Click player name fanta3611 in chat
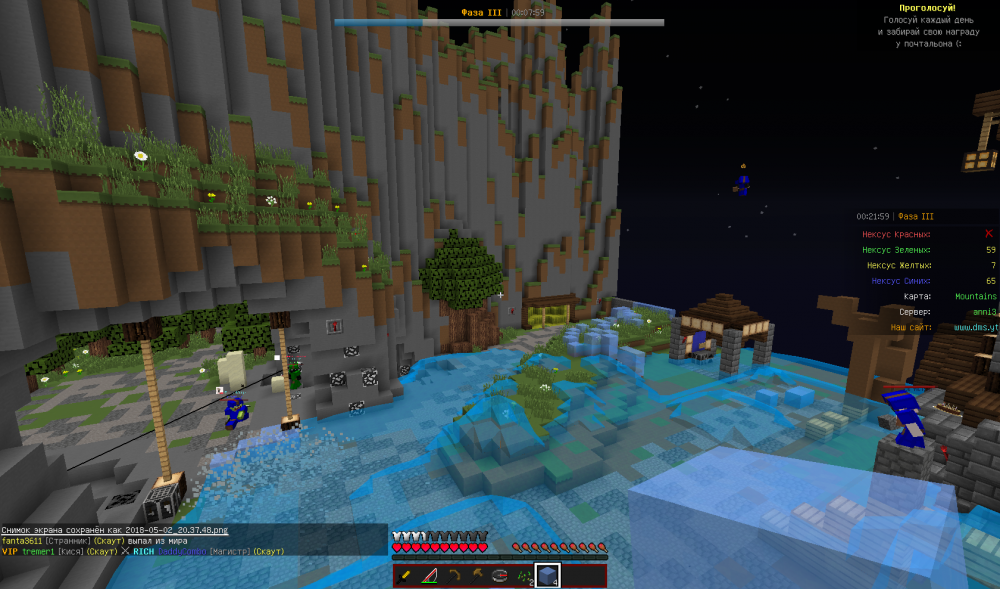This screenshot has width=1000, height=589. point(23,541)
